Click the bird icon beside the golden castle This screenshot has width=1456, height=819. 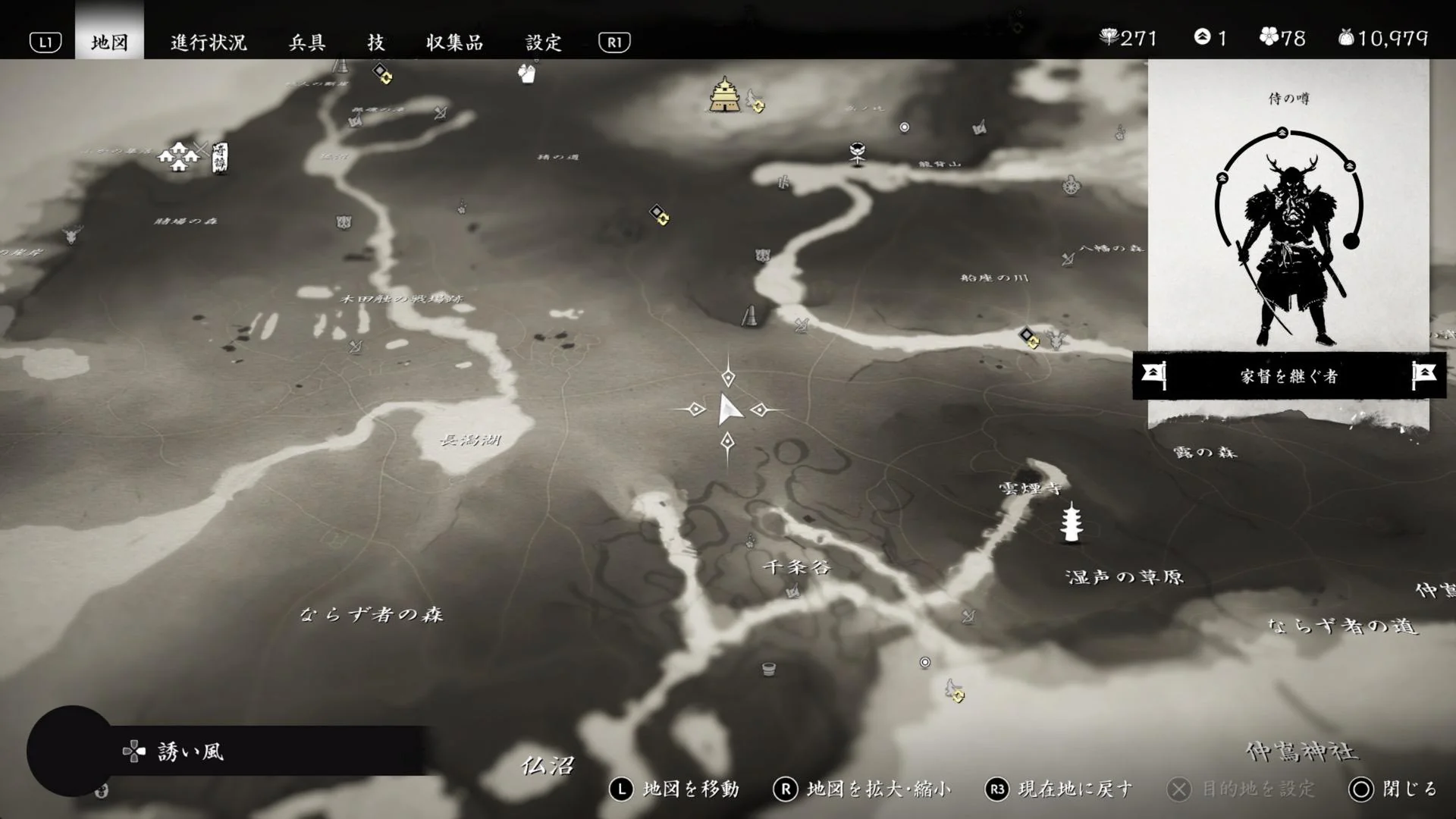(752, 100)
